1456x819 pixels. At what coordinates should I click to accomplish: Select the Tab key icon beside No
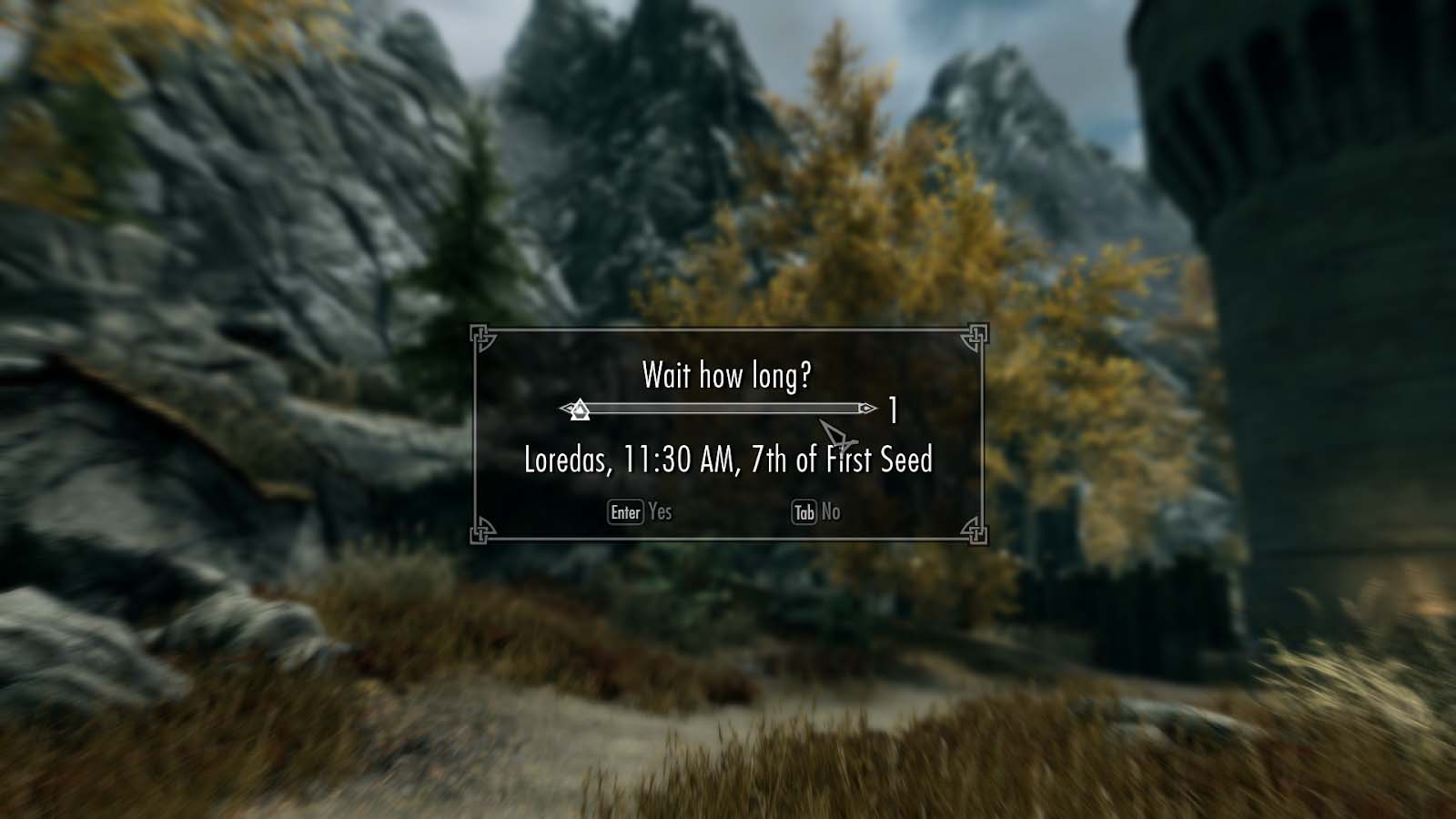pos(804,512)
